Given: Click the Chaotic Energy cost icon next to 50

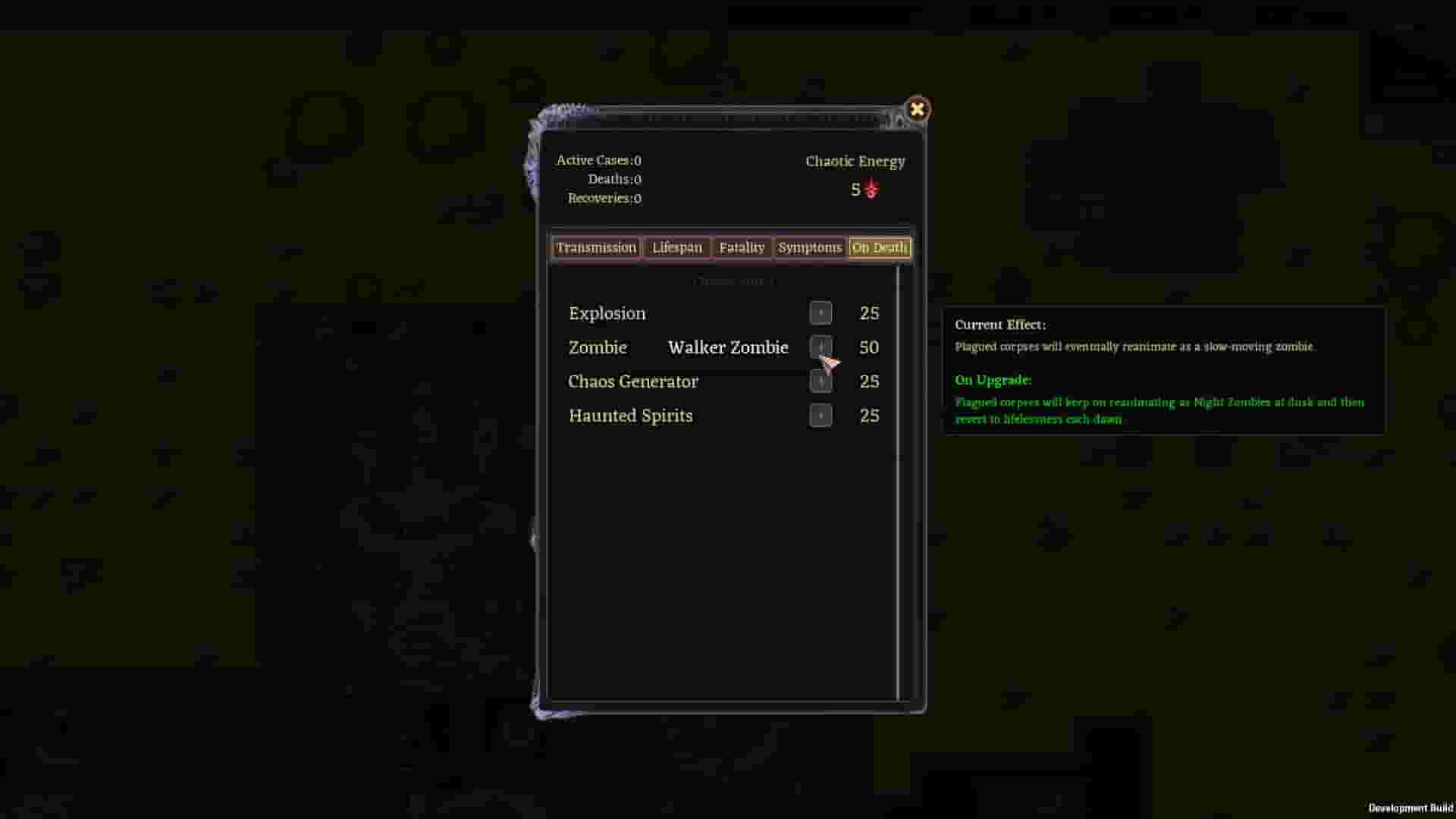Looking at the screenshot, I should tap(821, 347).
